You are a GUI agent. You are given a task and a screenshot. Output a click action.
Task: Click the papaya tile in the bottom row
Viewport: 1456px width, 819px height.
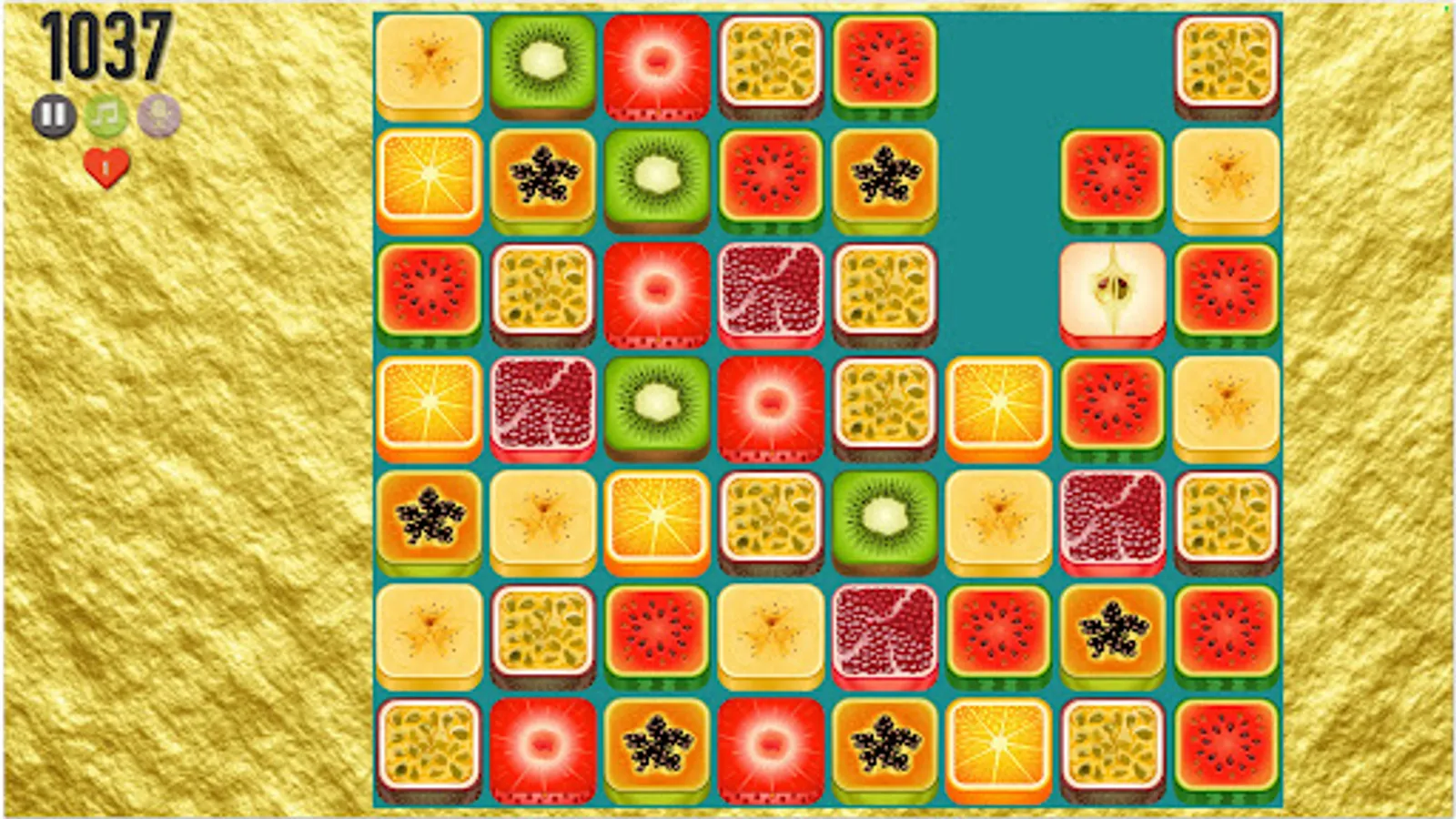655,744
